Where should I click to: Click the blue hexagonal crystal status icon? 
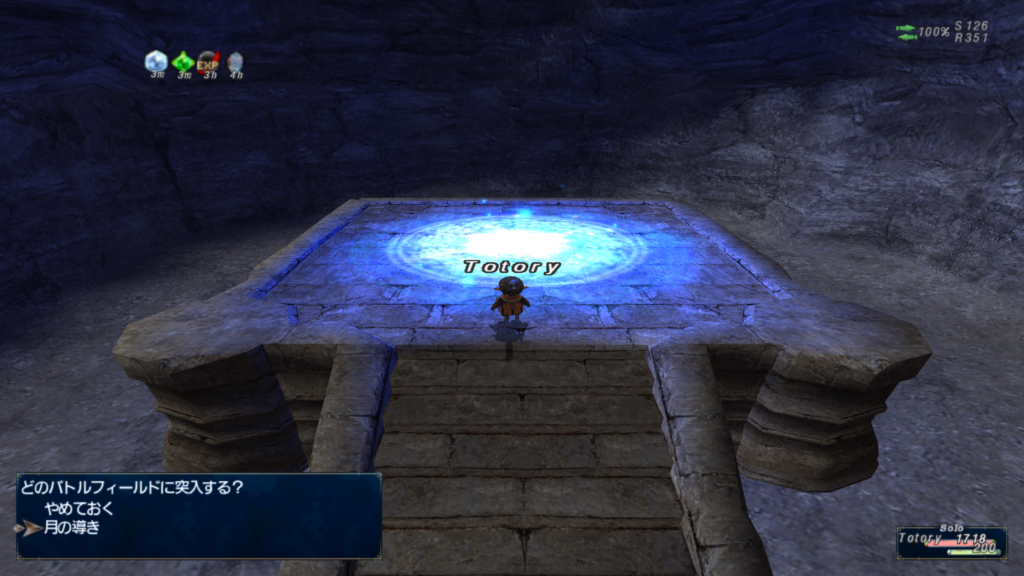pos(155,61)
